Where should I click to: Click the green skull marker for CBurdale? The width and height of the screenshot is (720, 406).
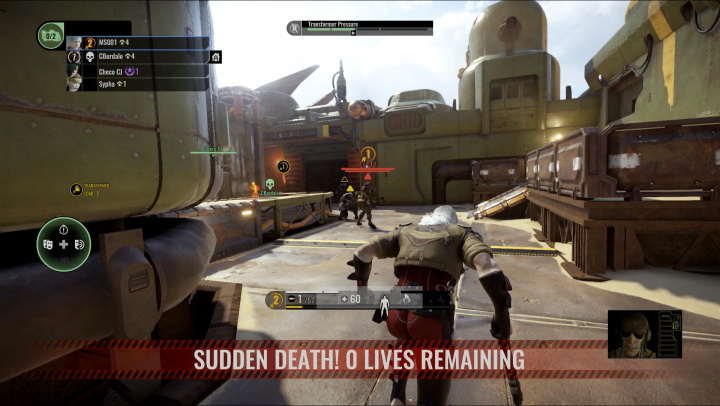[270, 184]
